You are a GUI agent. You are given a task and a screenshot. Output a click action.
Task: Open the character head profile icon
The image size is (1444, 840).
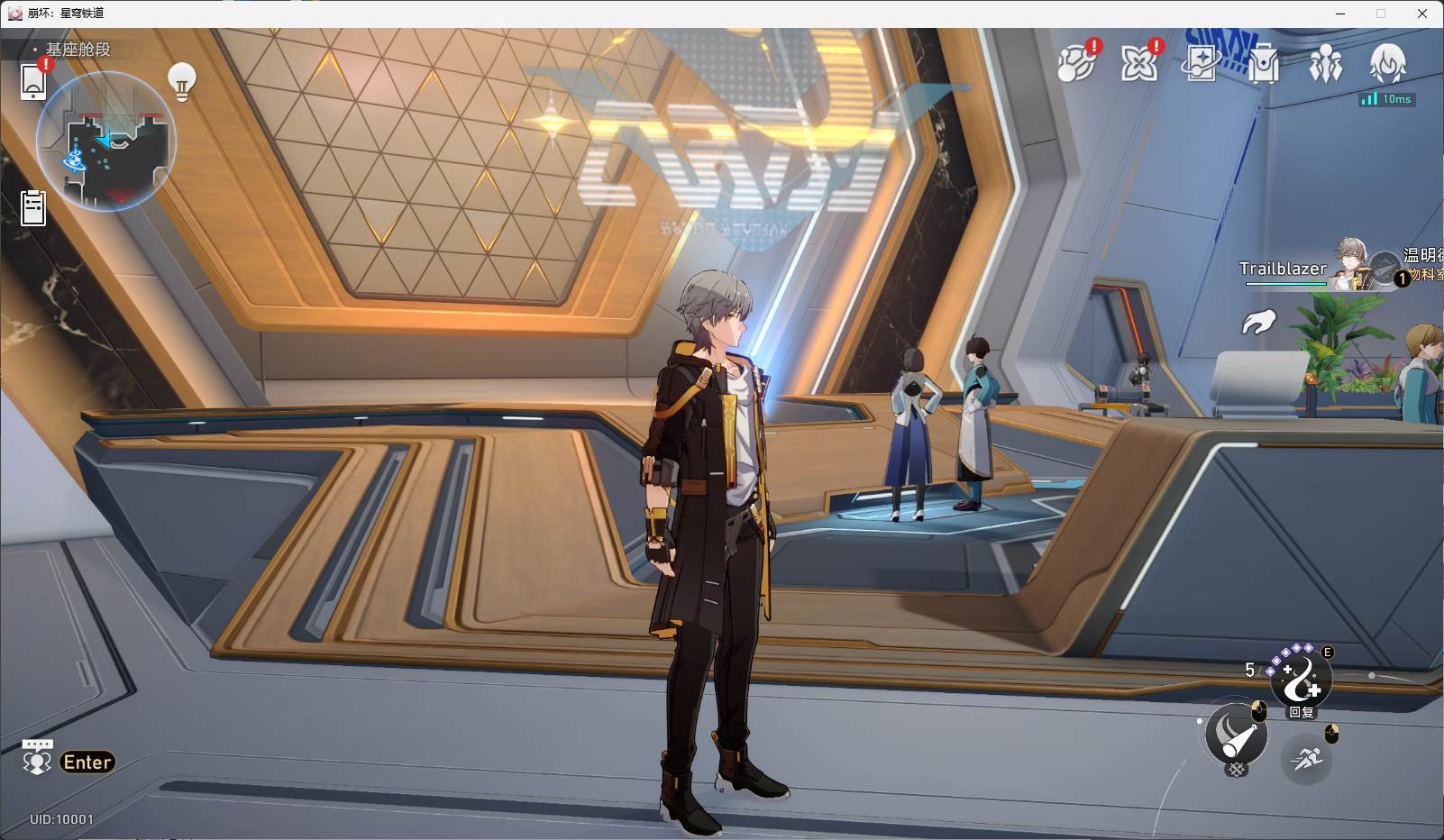pyautogui.click(x=1388, y=63)
